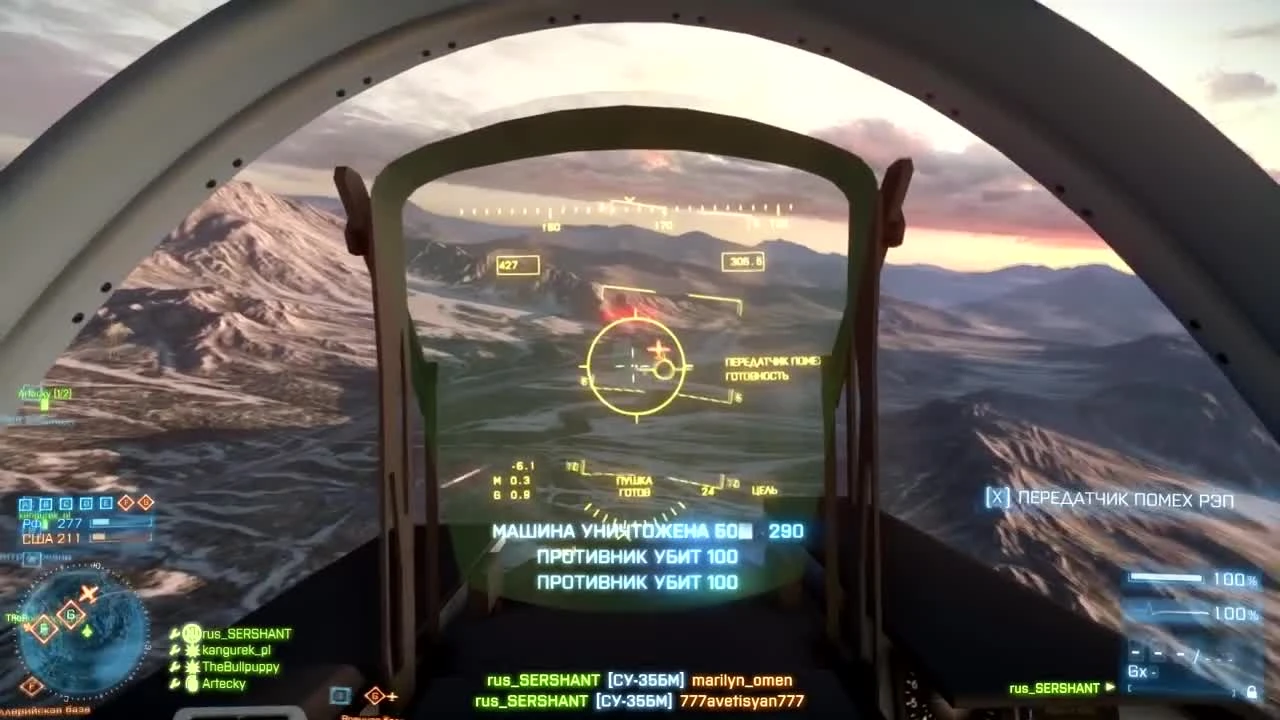1280x720 pixels.
Task: Toggle flag indicator E in the objectives row
Action: pos(105,503)
